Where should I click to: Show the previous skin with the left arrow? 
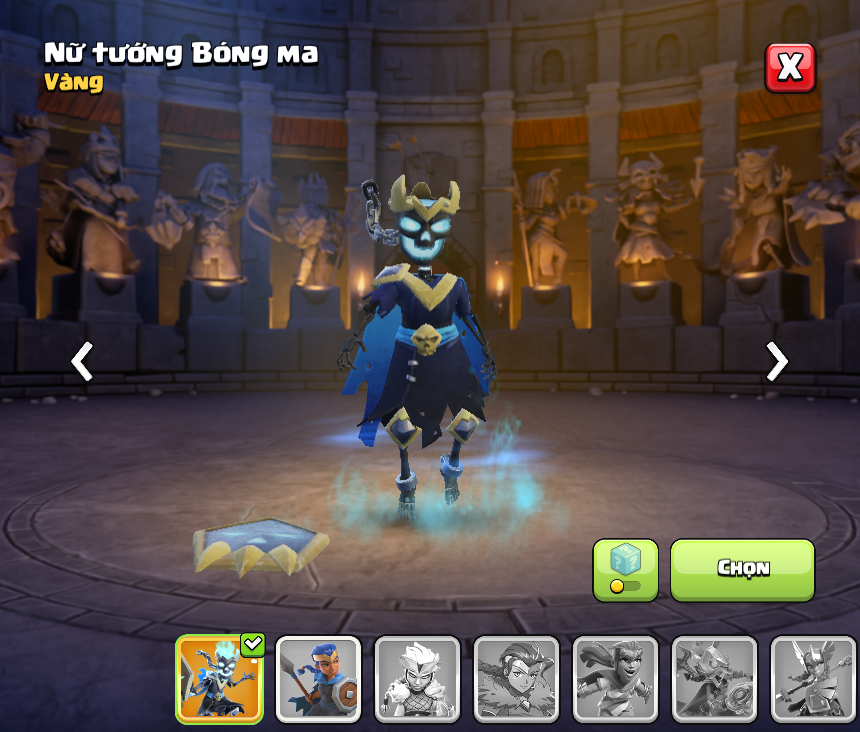point(82,361)
